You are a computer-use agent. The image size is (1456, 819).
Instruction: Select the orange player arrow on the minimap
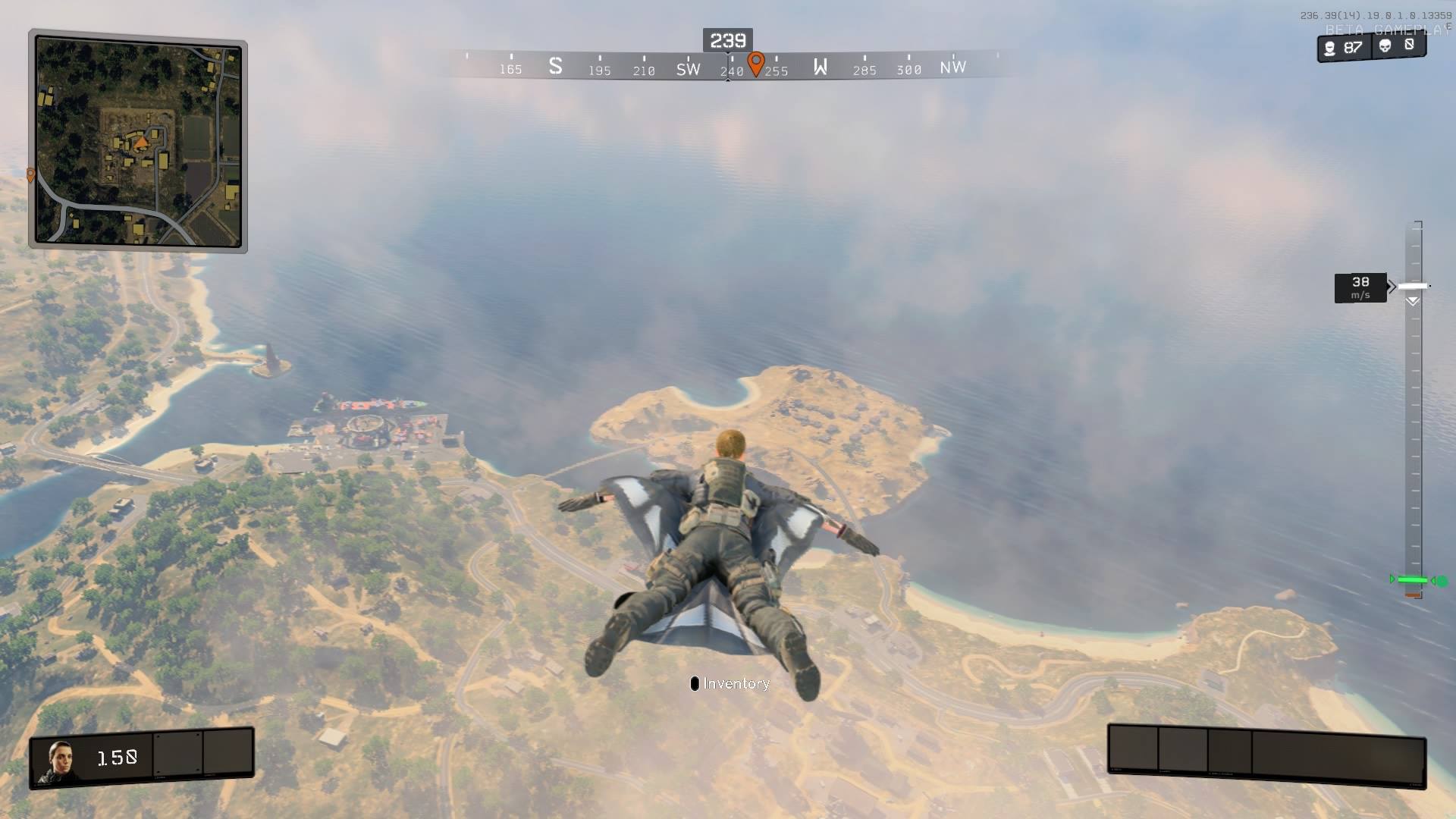coord(141,141)
